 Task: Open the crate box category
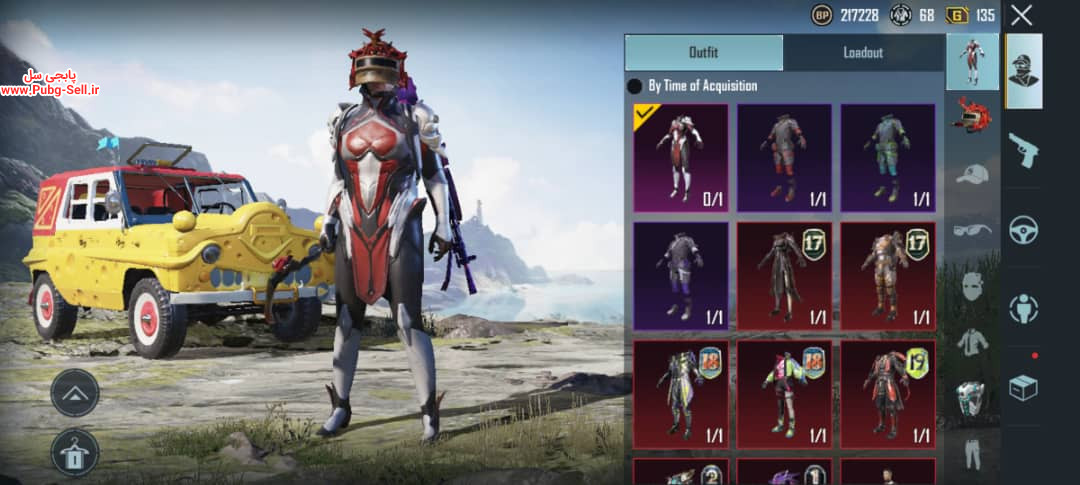1023,388
